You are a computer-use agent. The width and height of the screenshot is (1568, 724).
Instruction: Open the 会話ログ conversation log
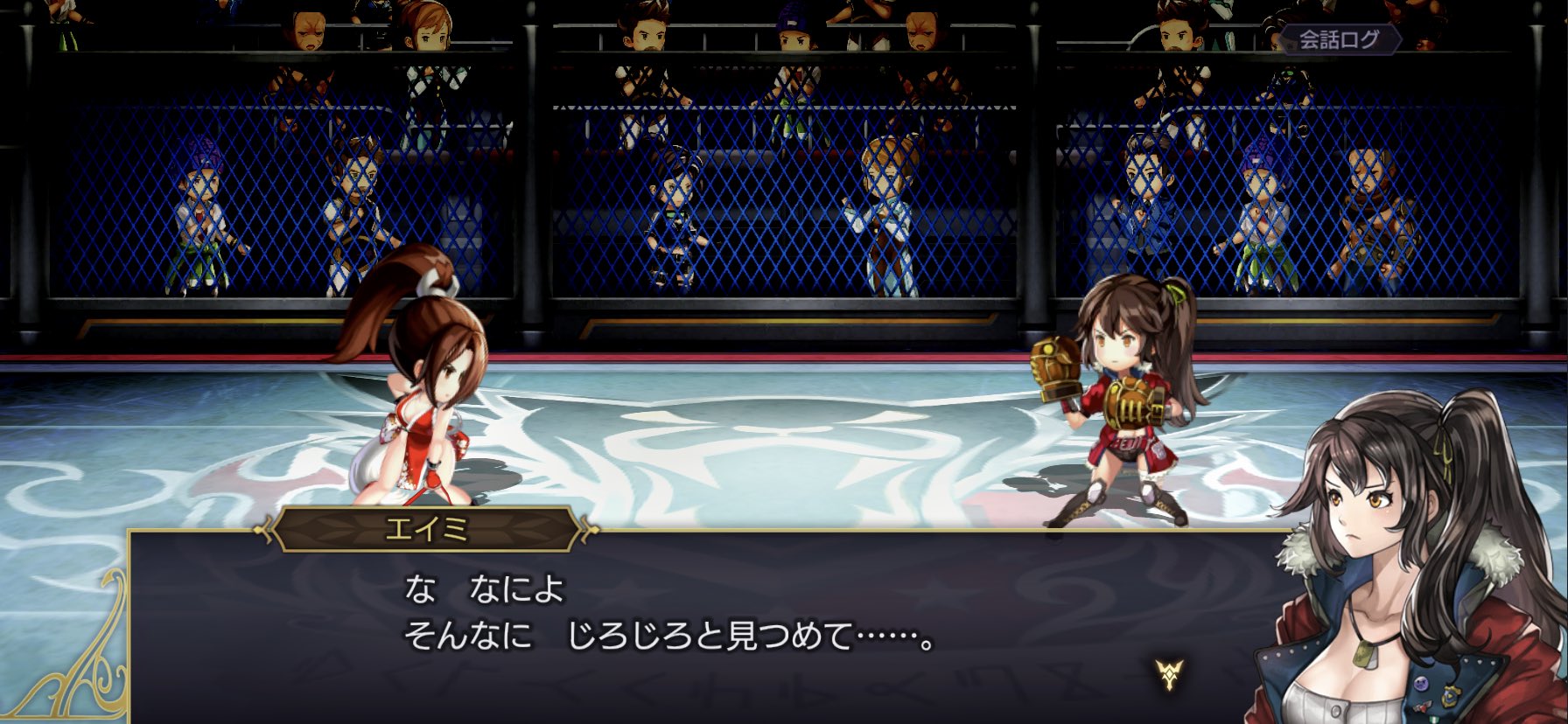coord(1339,39)
